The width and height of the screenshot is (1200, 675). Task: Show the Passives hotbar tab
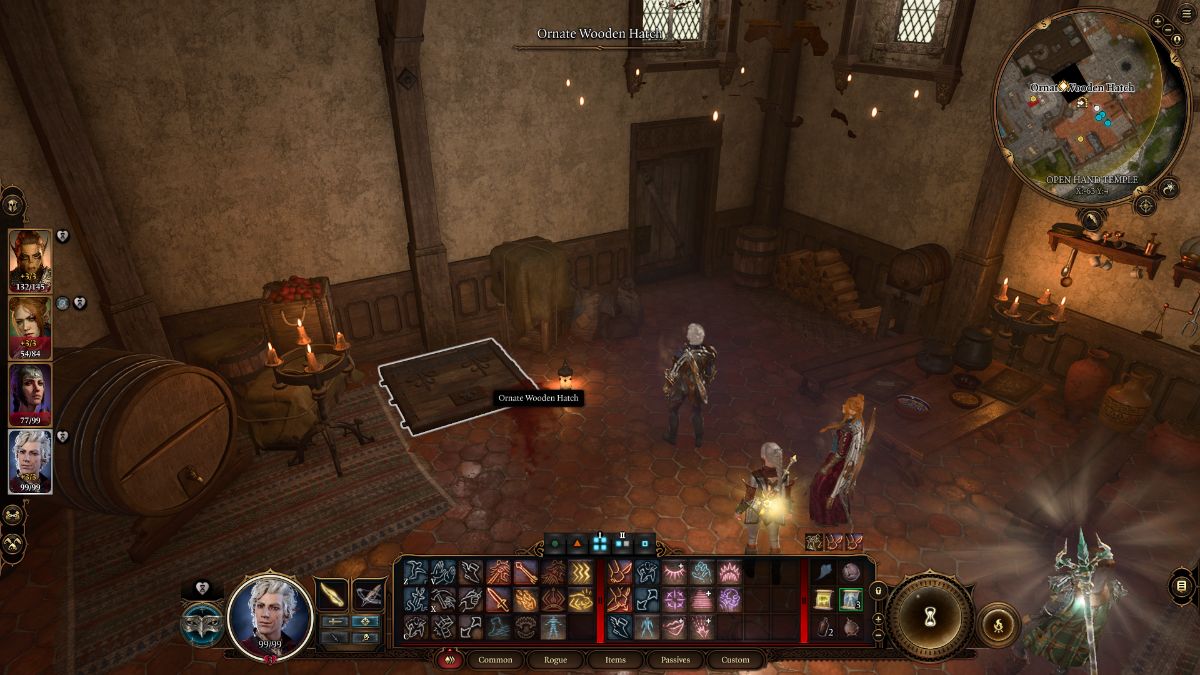coord(674,660)
